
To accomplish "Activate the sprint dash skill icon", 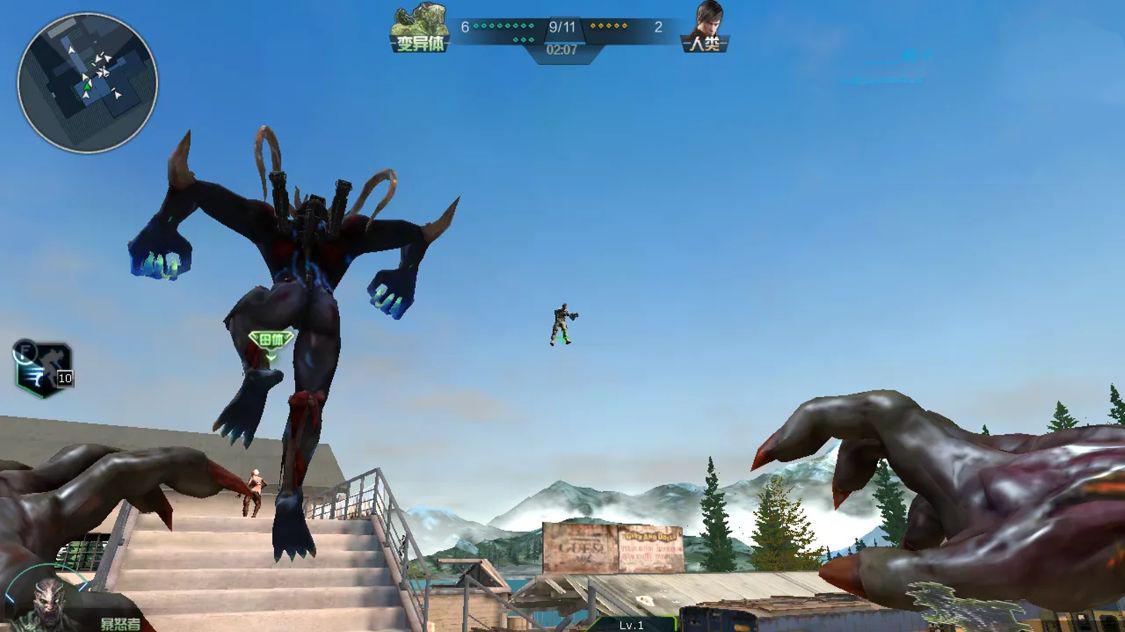I will tap(44, 367).
